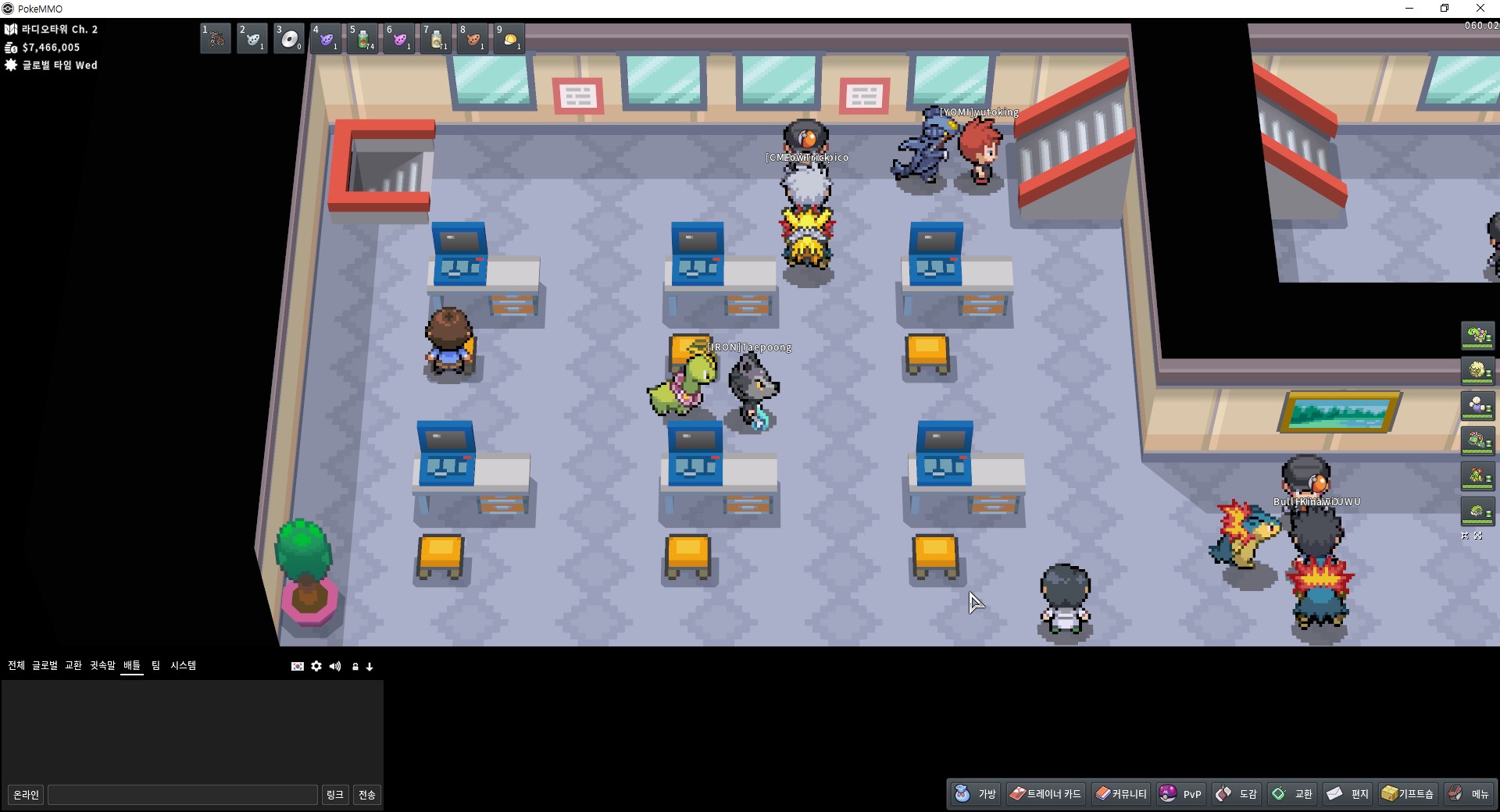Switch to the 글로벌 chat tab
The width and height of the screenshot is (1500, 812).
45,665
